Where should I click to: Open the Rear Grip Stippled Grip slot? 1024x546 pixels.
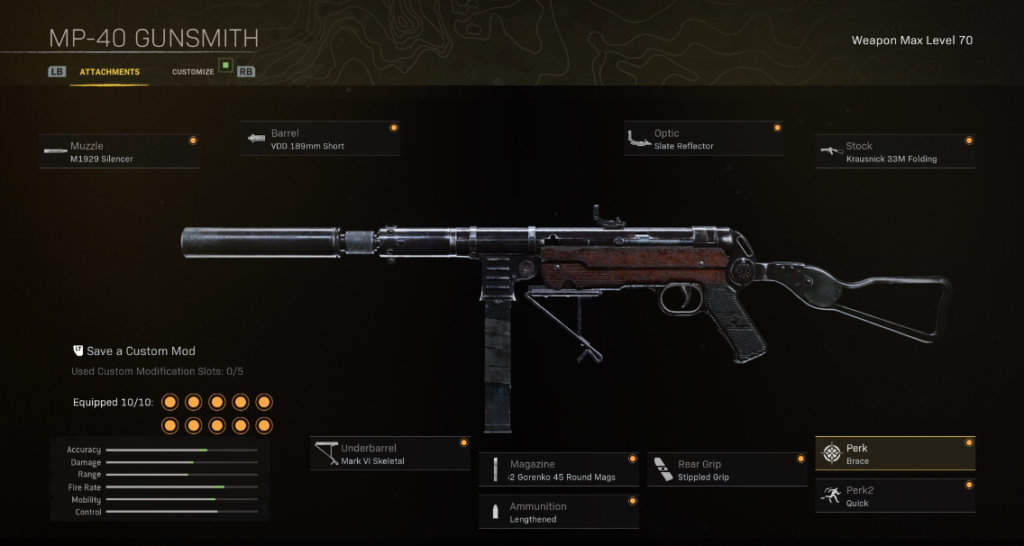click(x=727, y=470)
